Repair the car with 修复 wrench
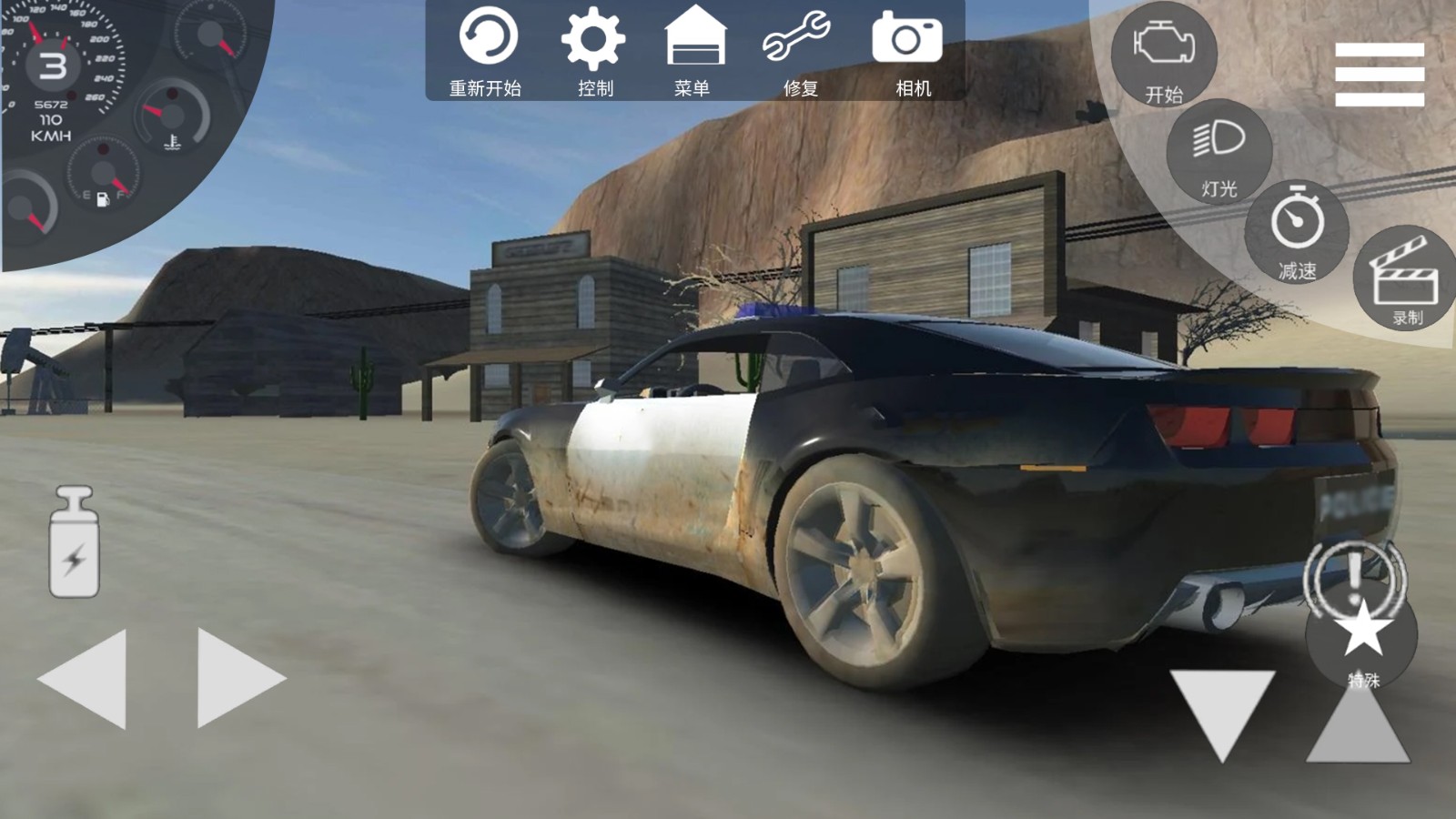Image resolution: width=1456 pixels, height=819 pixels. tap(798, 50)
